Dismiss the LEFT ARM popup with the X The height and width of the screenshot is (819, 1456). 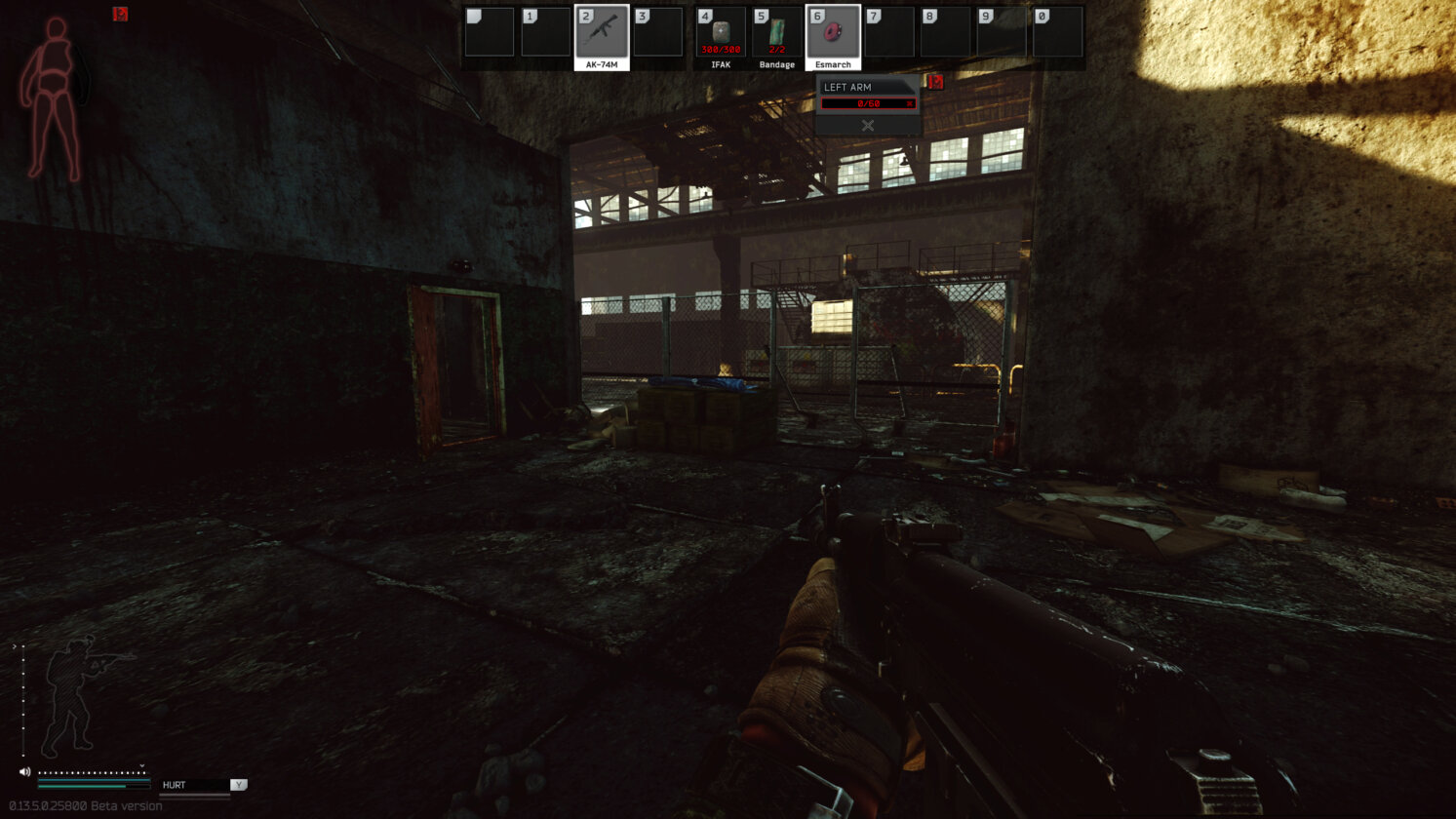pyautogui.click(x=867, y=125)
